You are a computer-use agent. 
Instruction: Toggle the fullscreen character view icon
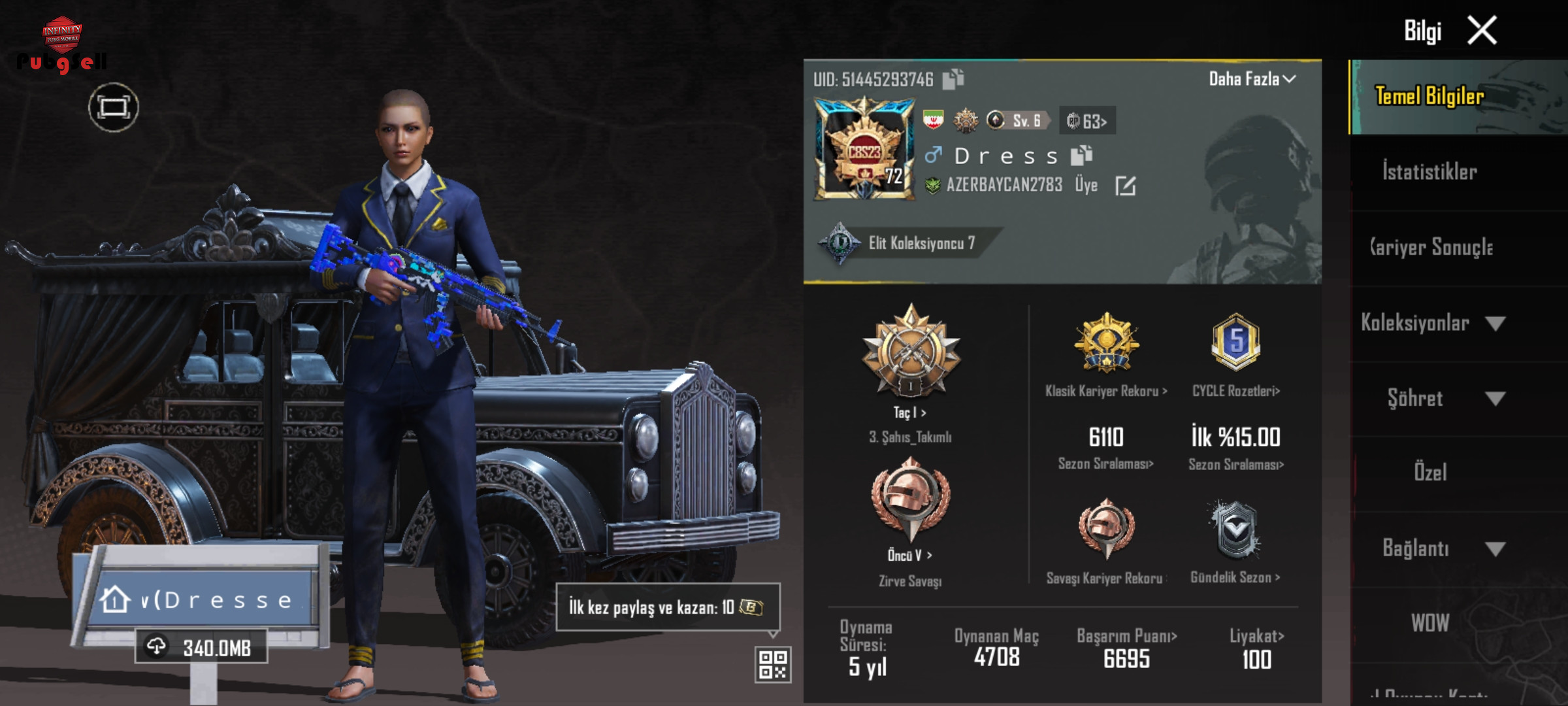(x=114, y=108)
